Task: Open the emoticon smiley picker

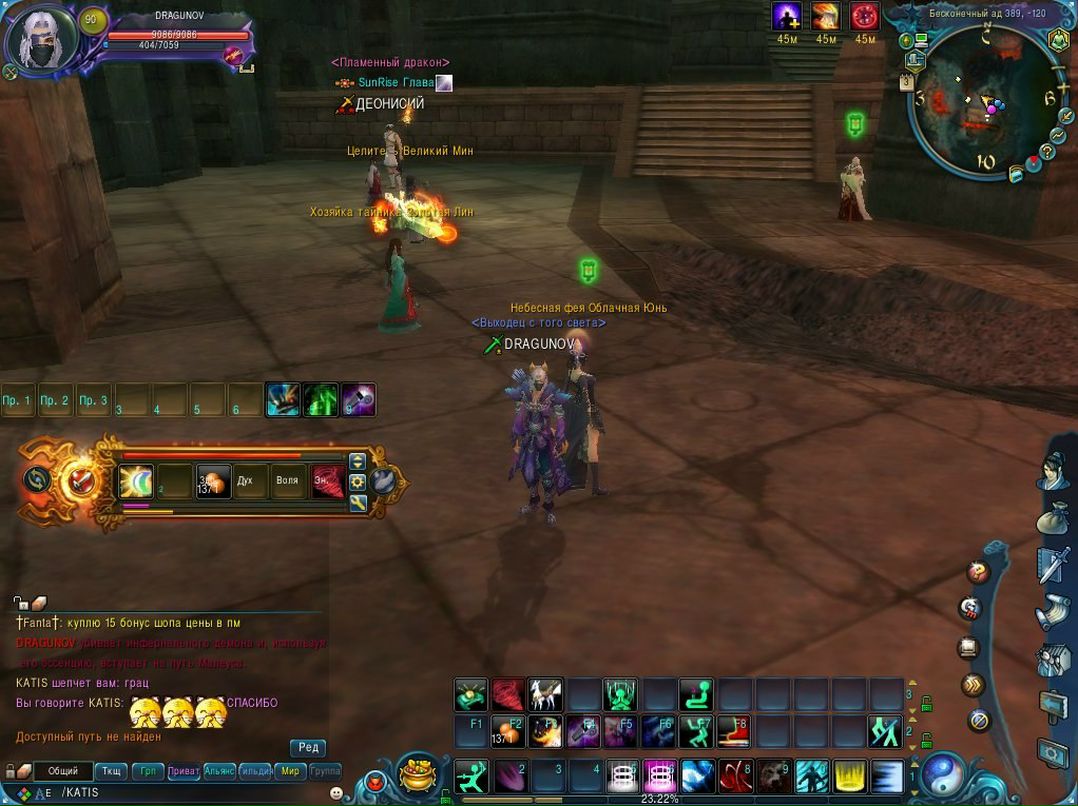Action: (x=336, y=793)
